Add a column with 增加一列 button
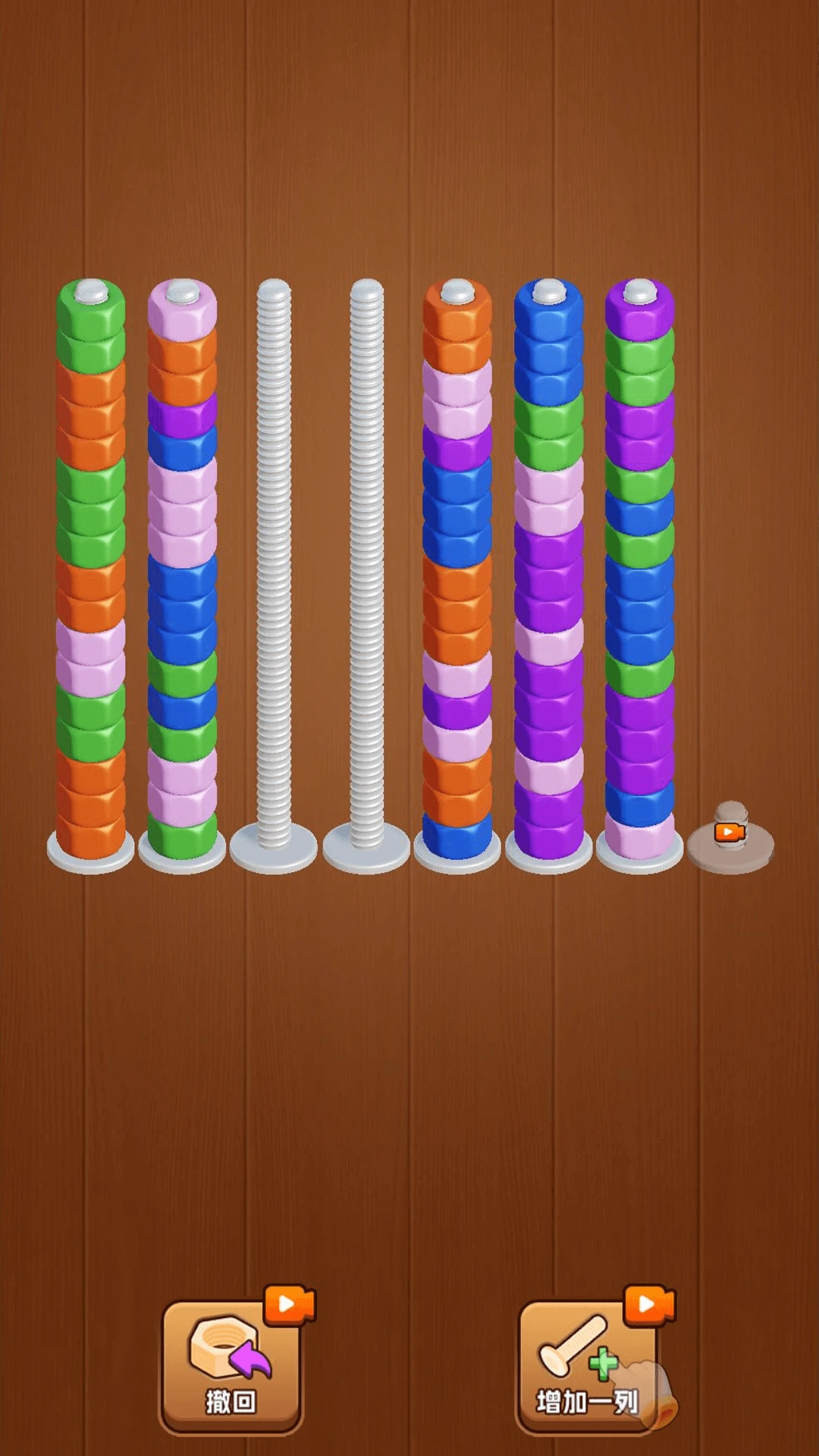Image resolution: width=819 pixels, height=1456 pixels. coord(588,1365)
